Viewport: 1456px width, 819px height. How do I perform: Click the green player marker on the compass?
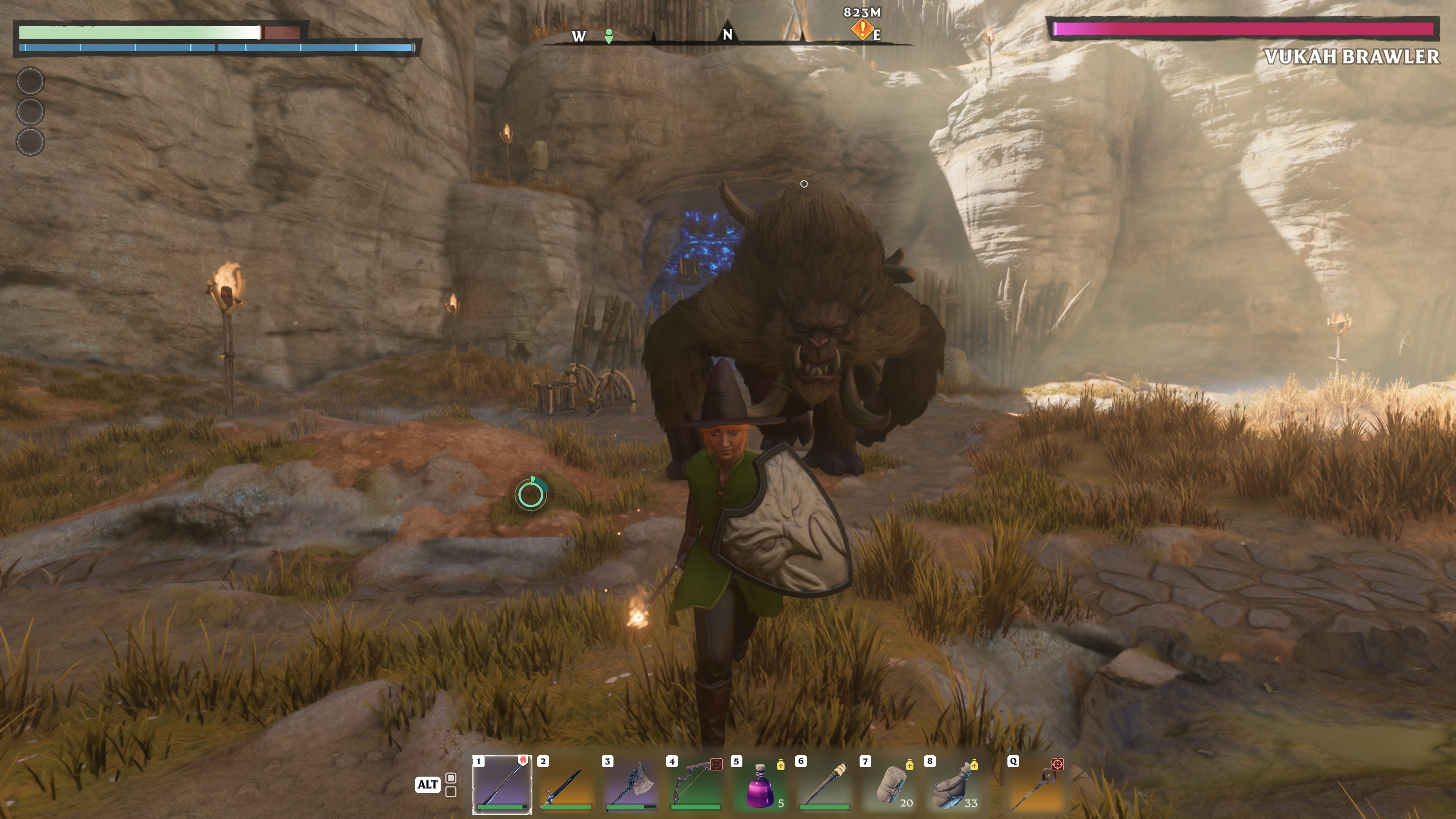tap(609, 36)
